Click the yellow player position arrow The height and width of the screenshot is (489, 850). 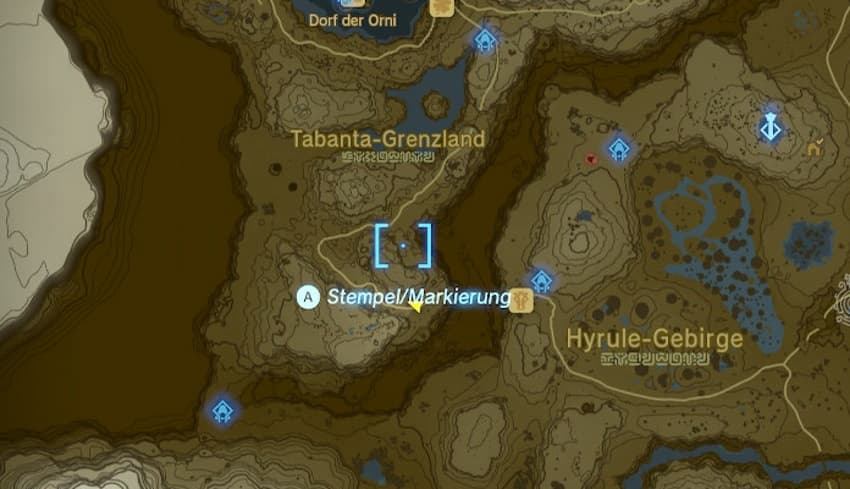click(414, 307)
